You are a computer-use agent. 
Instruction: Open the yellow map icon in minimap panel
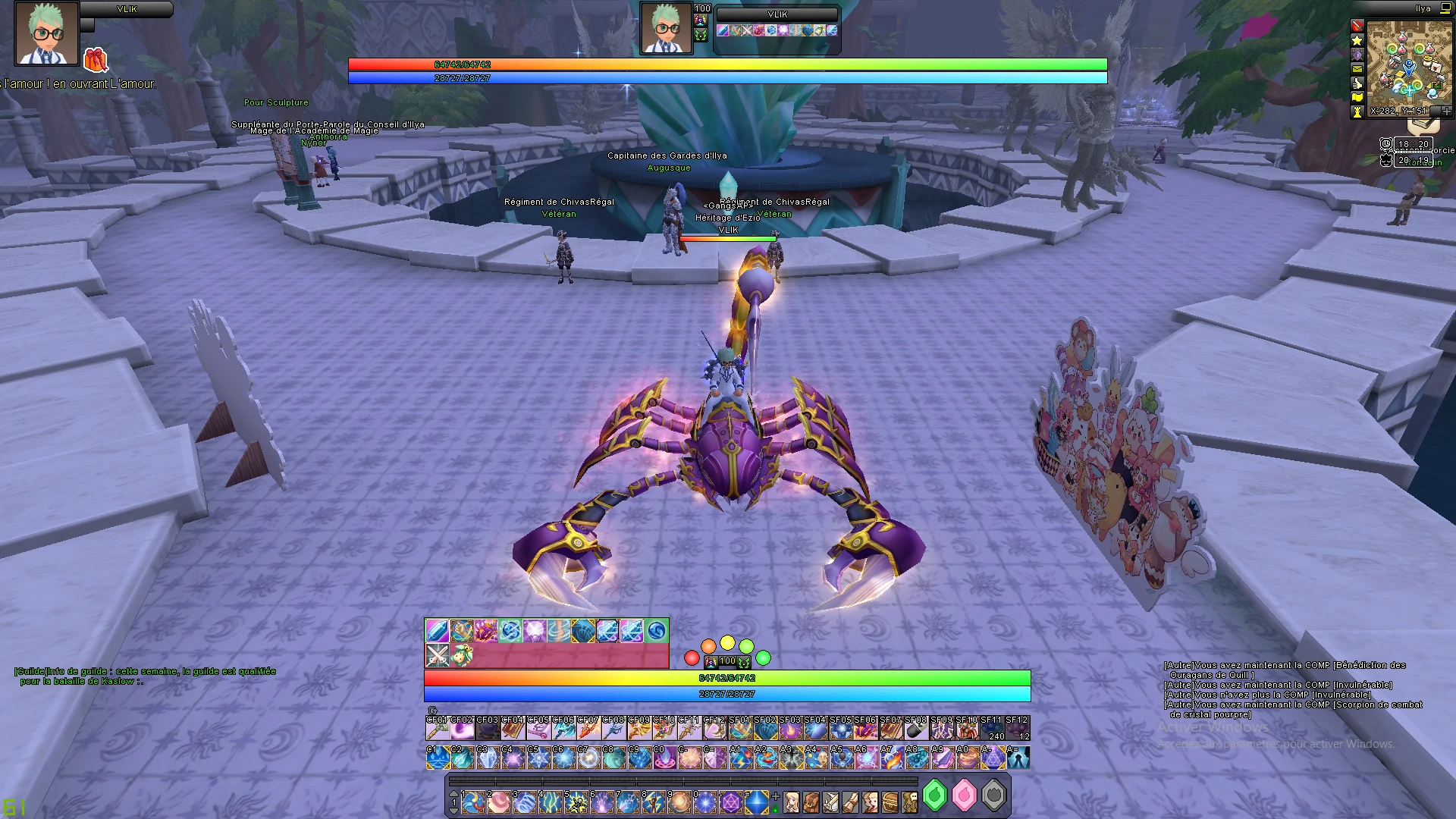click(1357, 97)
